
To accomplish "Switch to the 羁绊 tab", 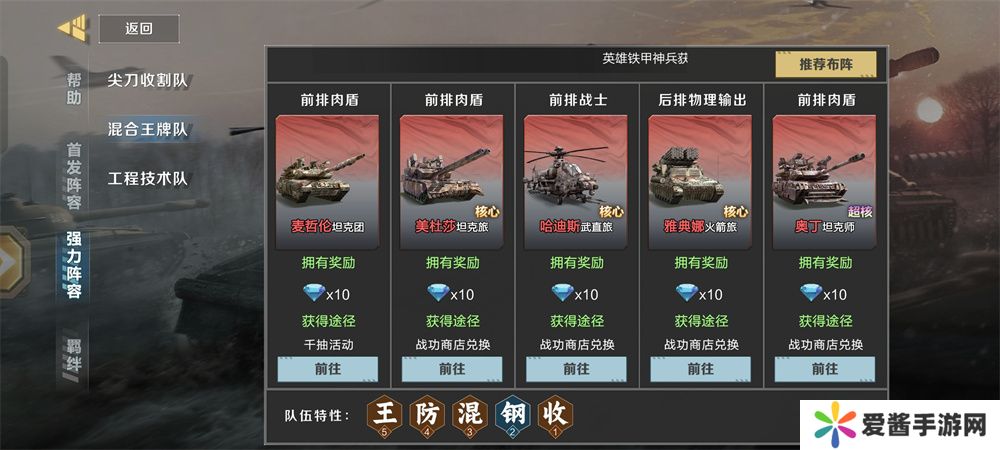I will coord(74,365).
